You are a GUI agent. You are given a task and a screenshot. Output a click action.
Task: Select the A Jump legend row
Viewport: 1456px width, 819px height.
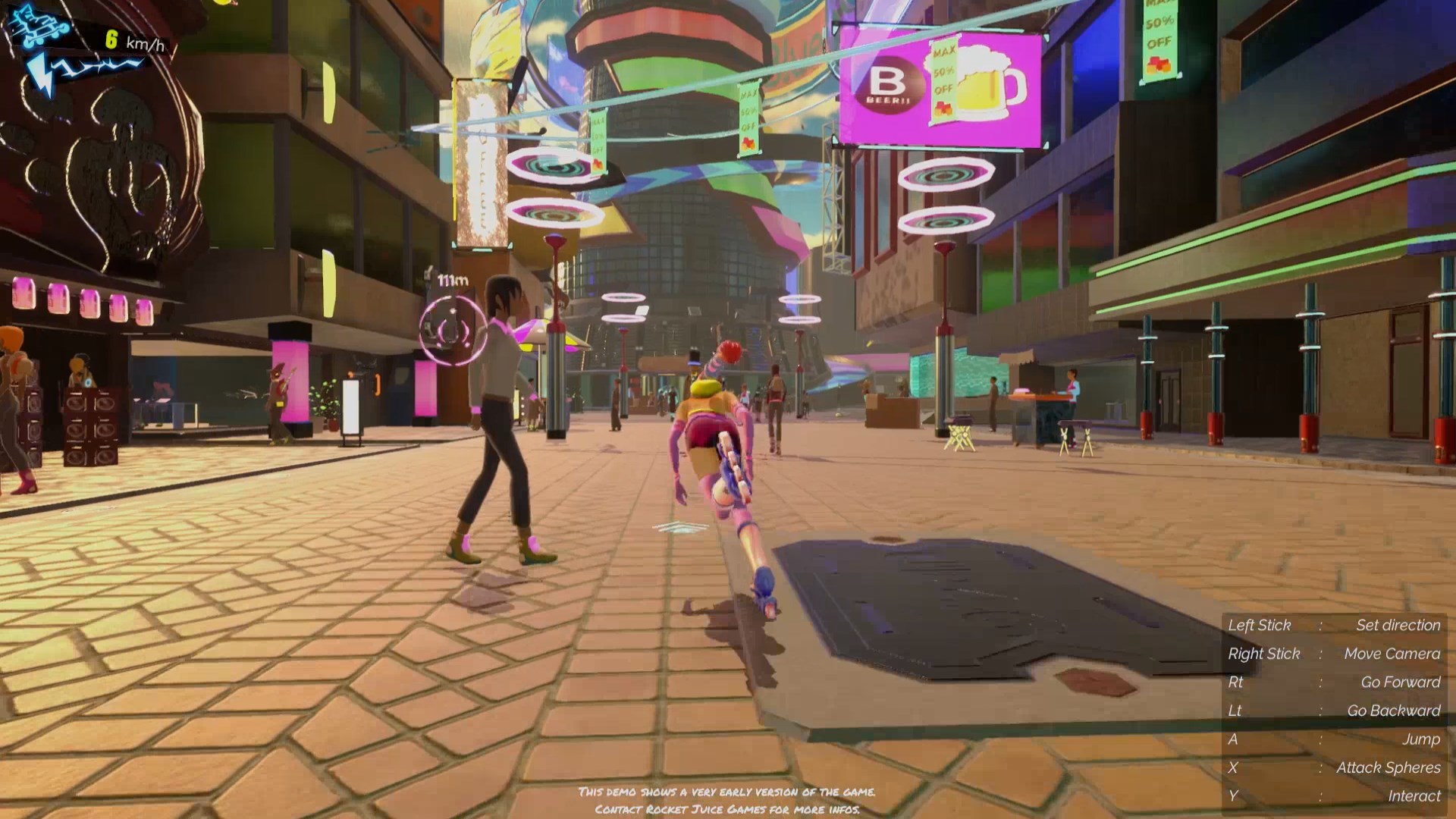(x=1335, y=739)
